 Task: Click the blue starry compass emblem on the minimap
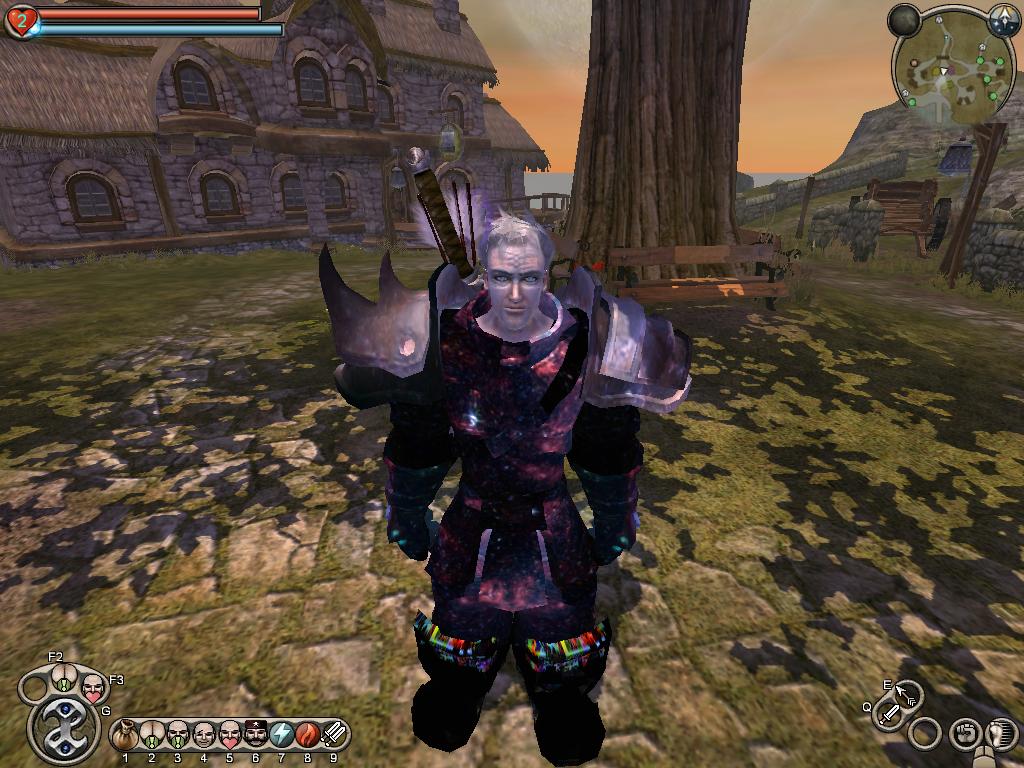tap(1003, 17)
